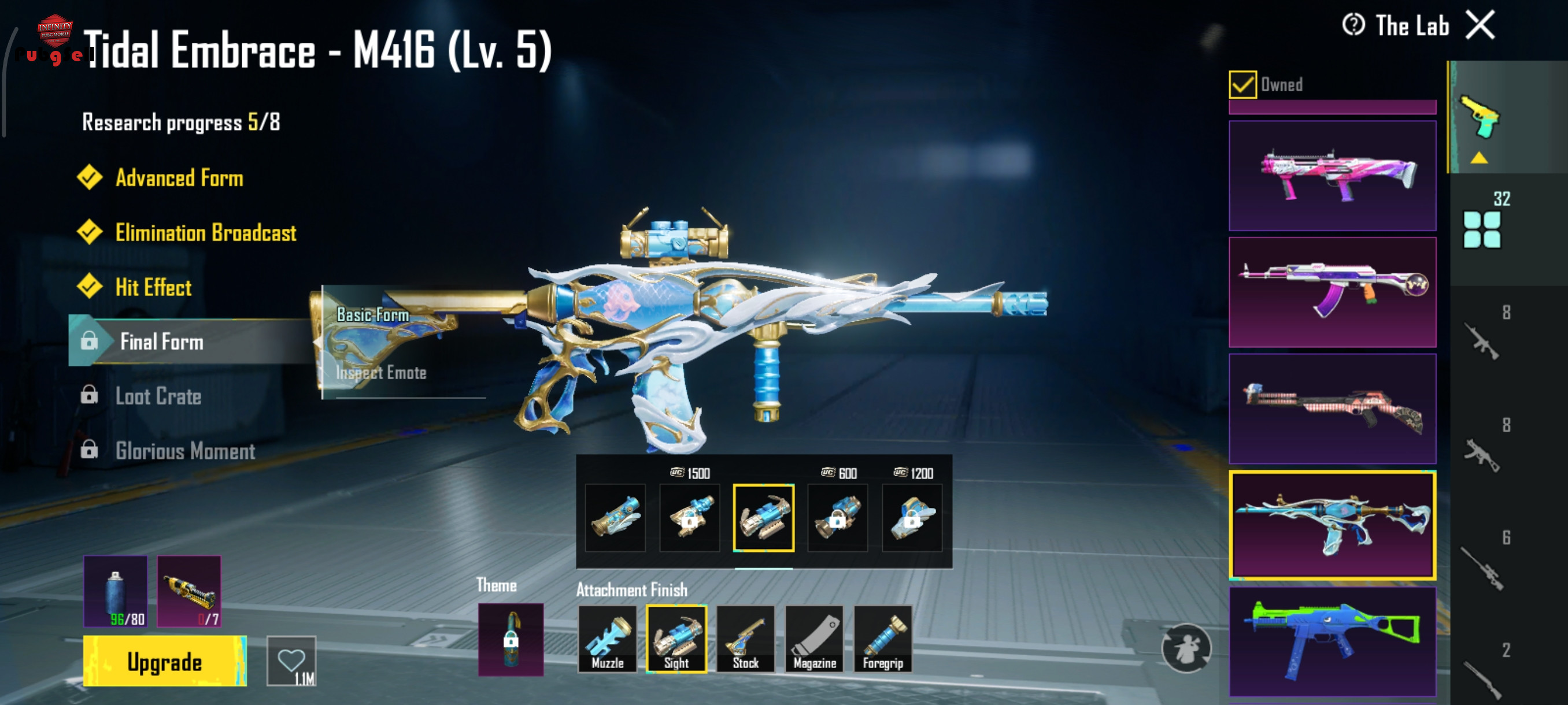The image size is (1568, 705).
Task: Select the locked 1500 UC sight finish
Action: 689,518
